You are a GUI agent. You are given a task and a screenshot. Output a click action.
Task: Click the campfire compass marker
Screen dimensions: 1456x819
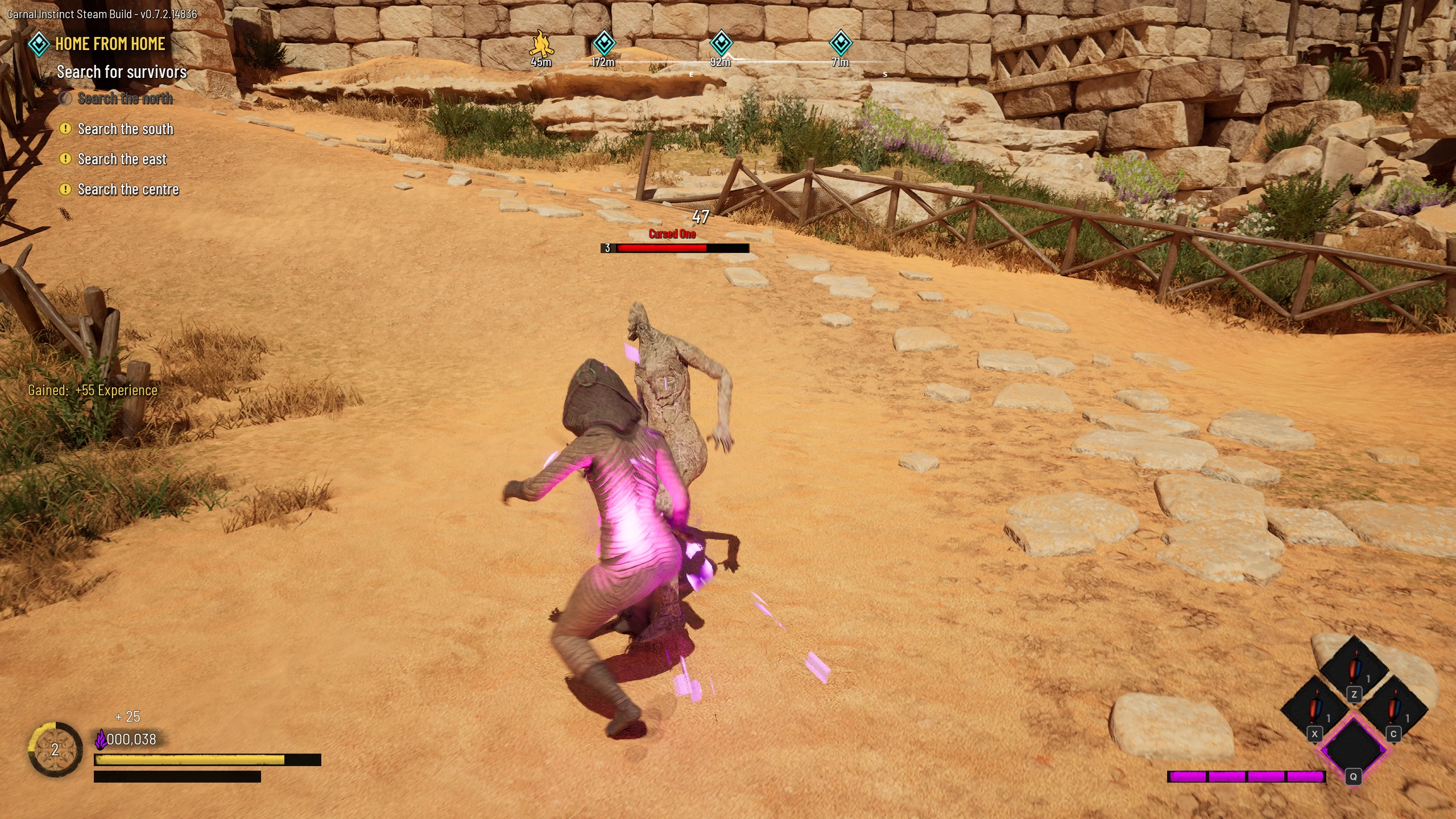(x=541, y=43)
